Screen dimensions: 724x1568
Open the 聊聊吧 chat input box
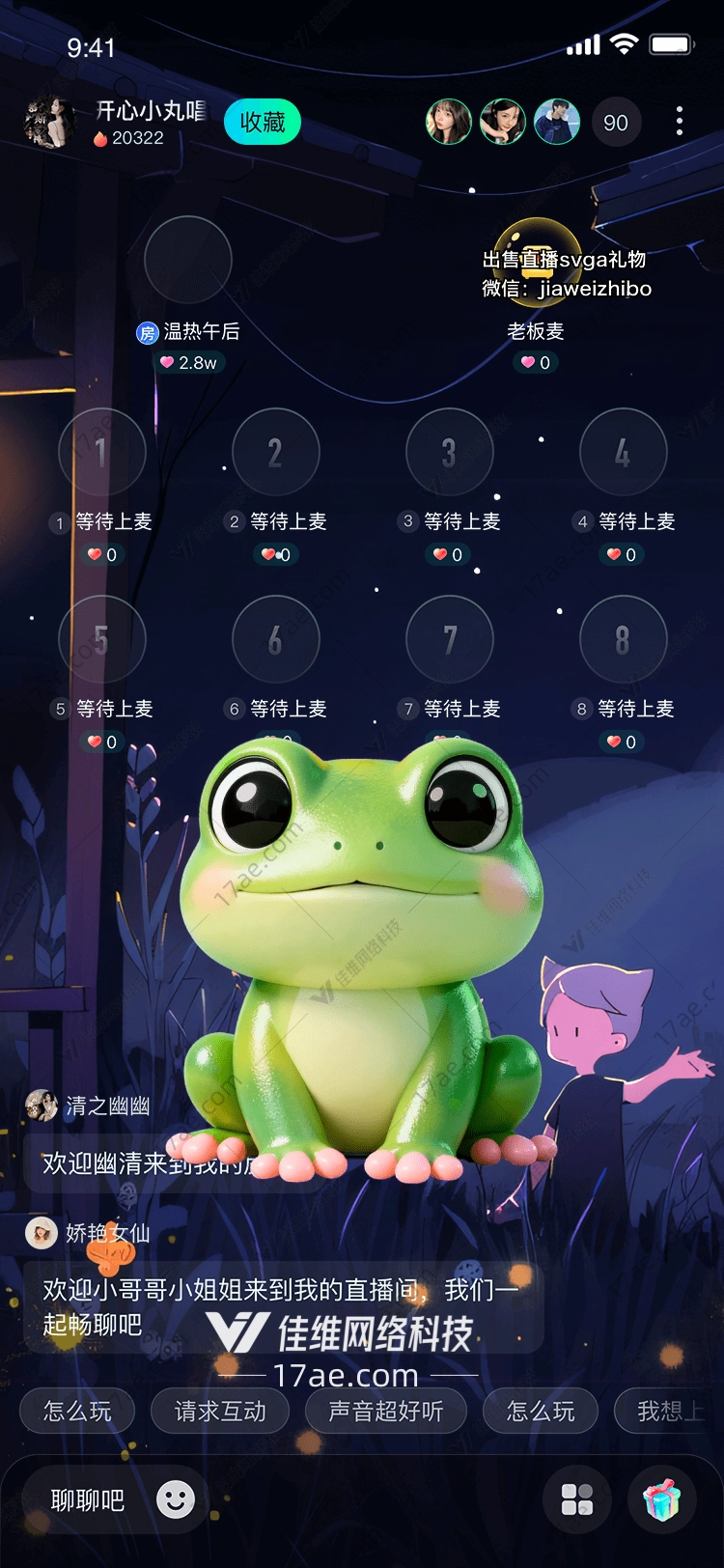(88, 1499)
